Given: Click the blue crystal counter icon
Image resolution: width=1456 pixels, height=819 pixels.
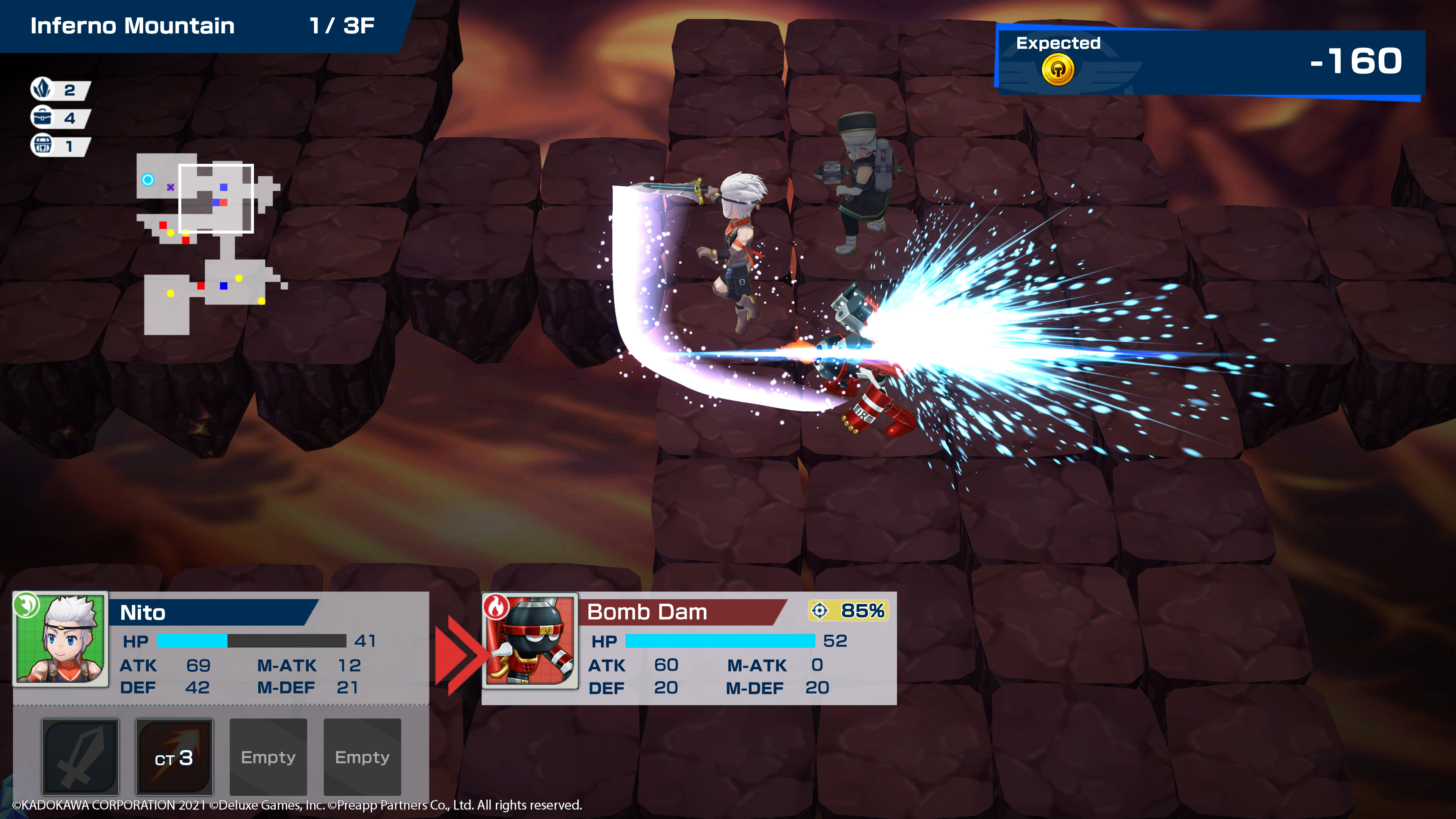Looking at the screenshot, I should pyautogui.click(x=43, y=89).
